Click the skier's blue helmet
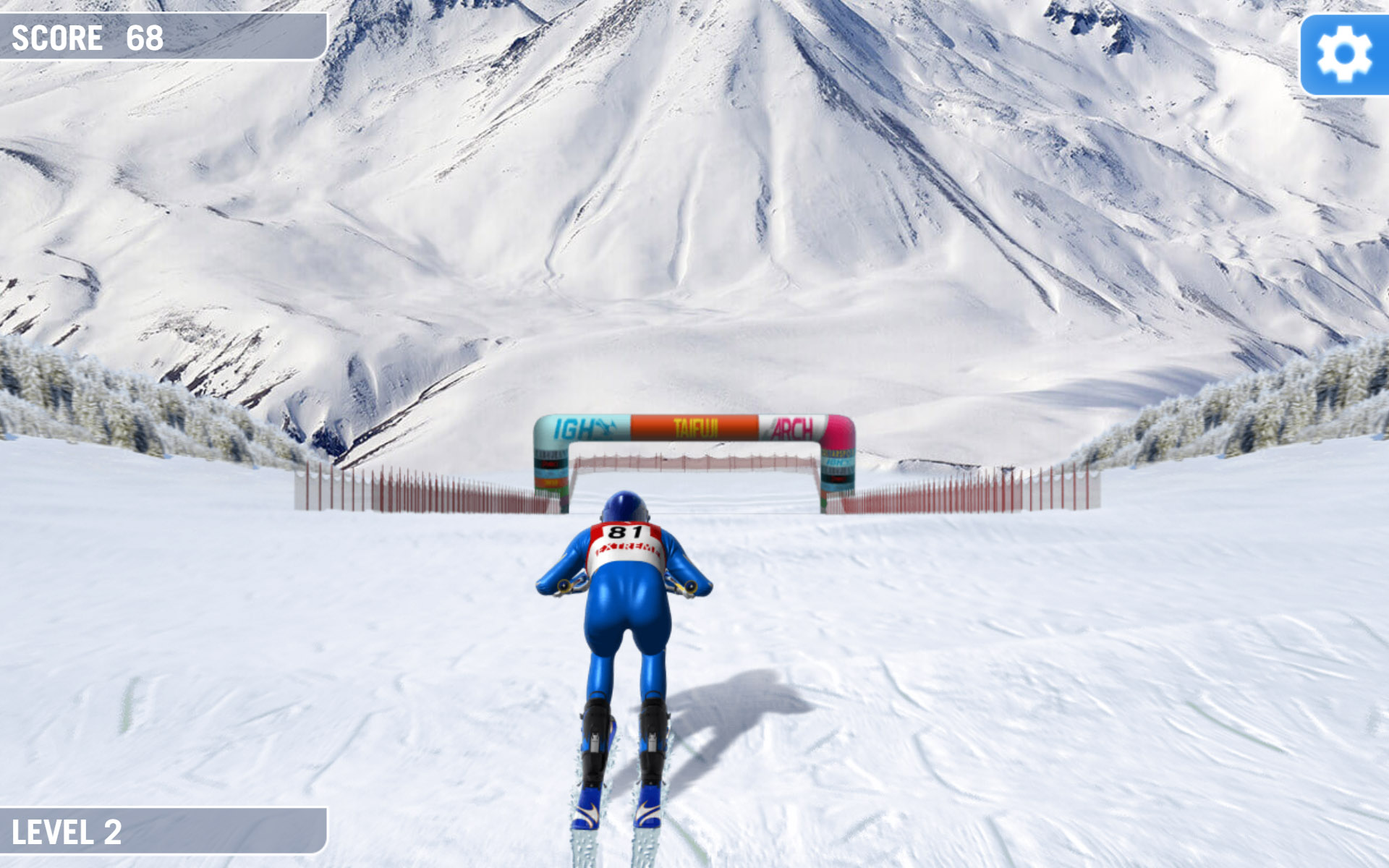Viewport: 1389px width, 868px height. (625, 506)
